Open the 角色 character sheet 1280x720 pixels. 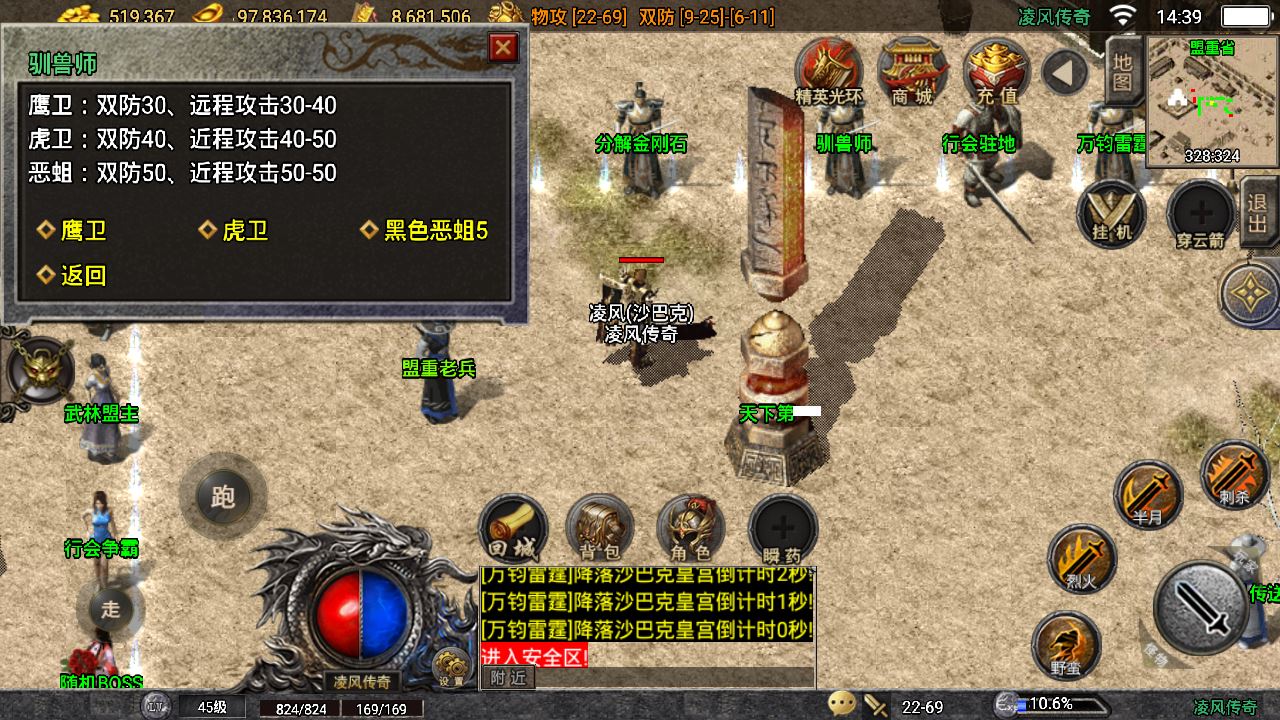coord(690,527)
